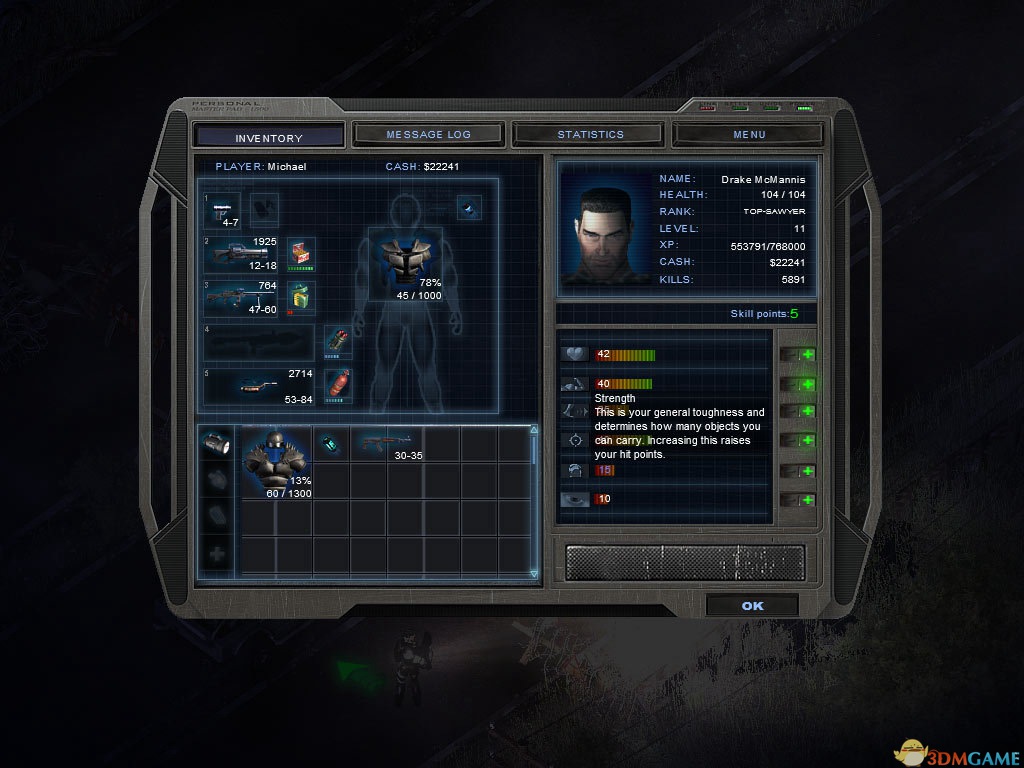Open the Menu tab

point(749,134)
